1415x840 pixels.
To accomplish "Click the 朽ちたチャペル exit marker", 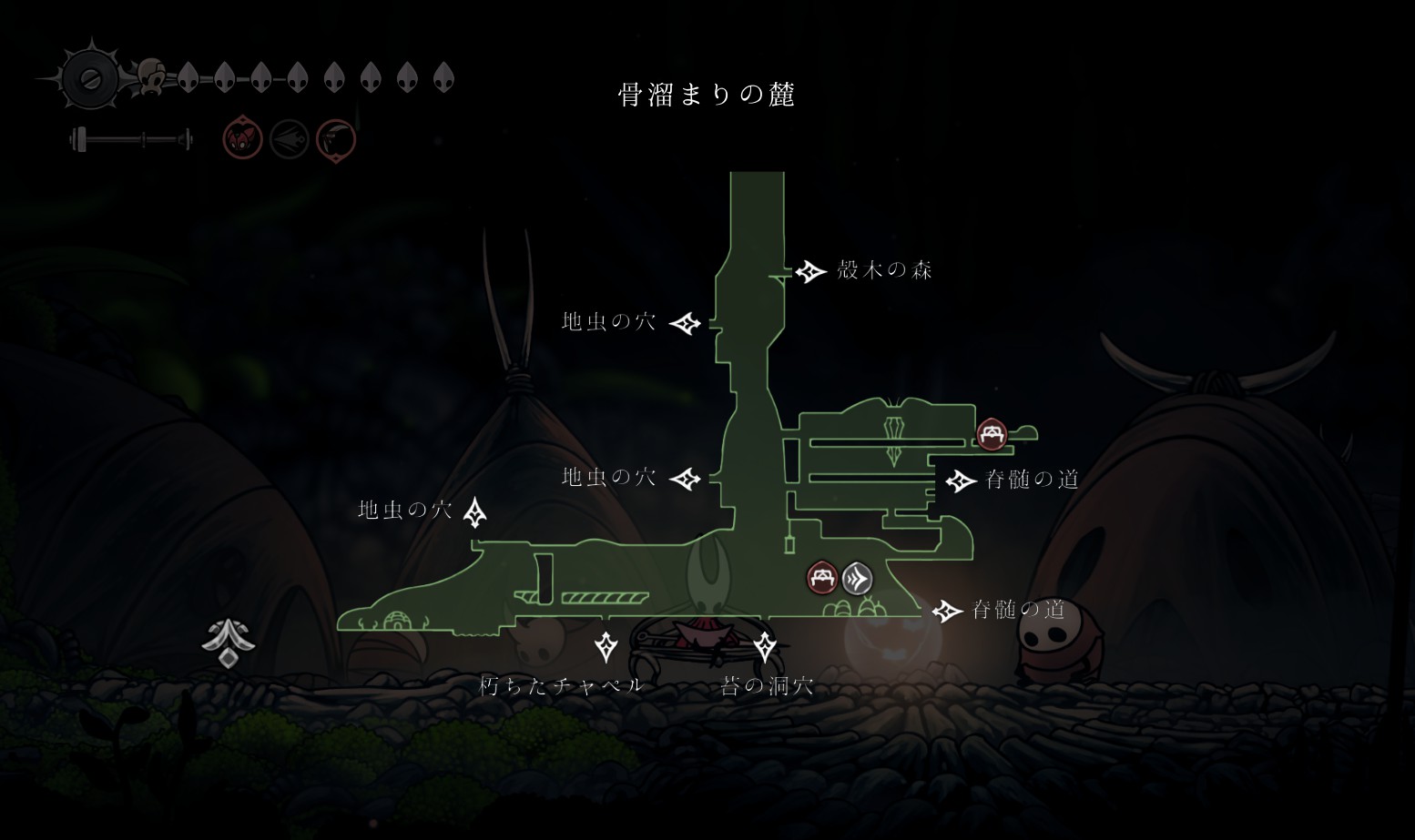I will [606, 647].
